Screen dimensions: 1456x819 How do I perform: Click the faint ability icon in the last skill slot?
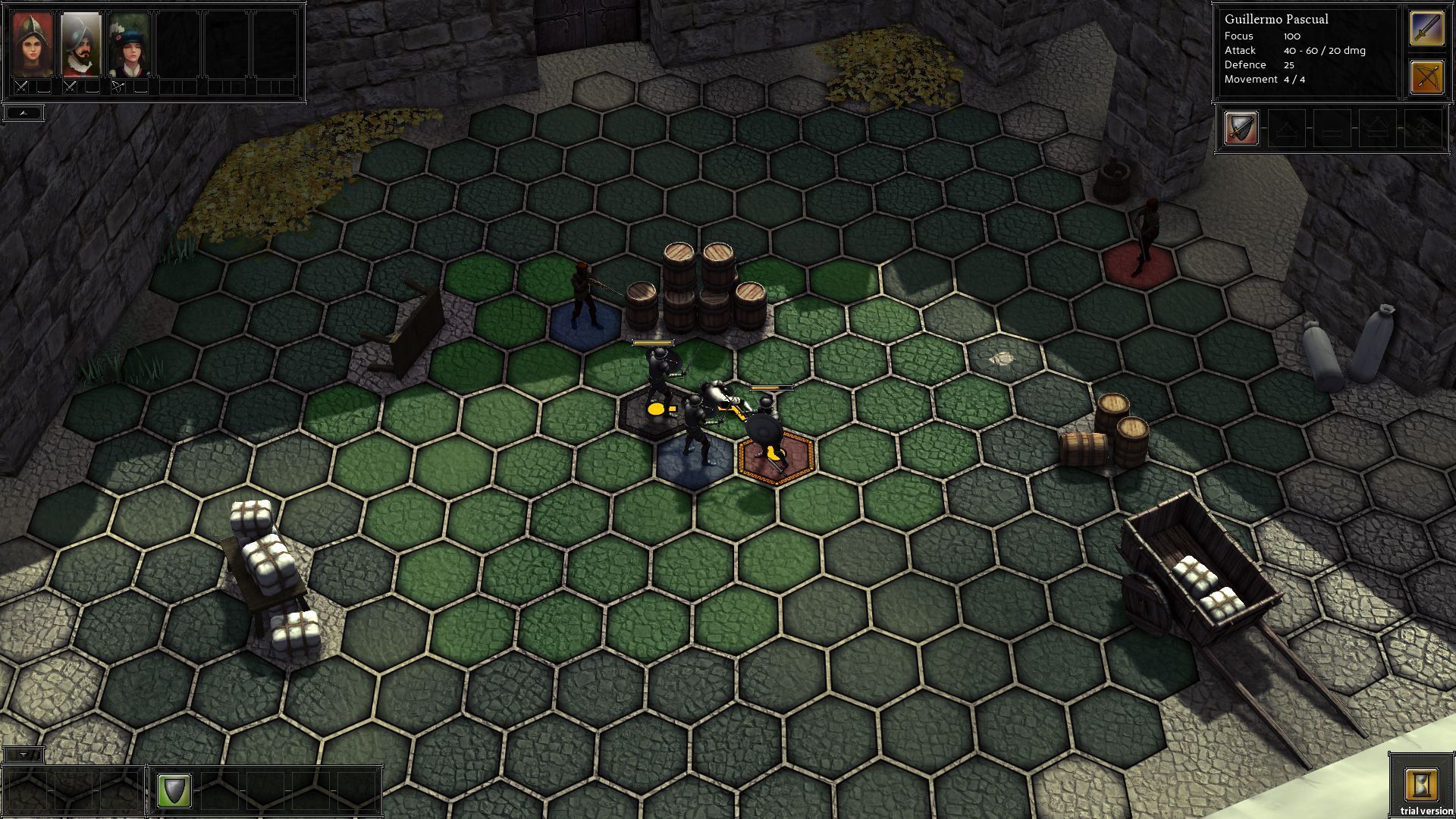click(1423, 129)
